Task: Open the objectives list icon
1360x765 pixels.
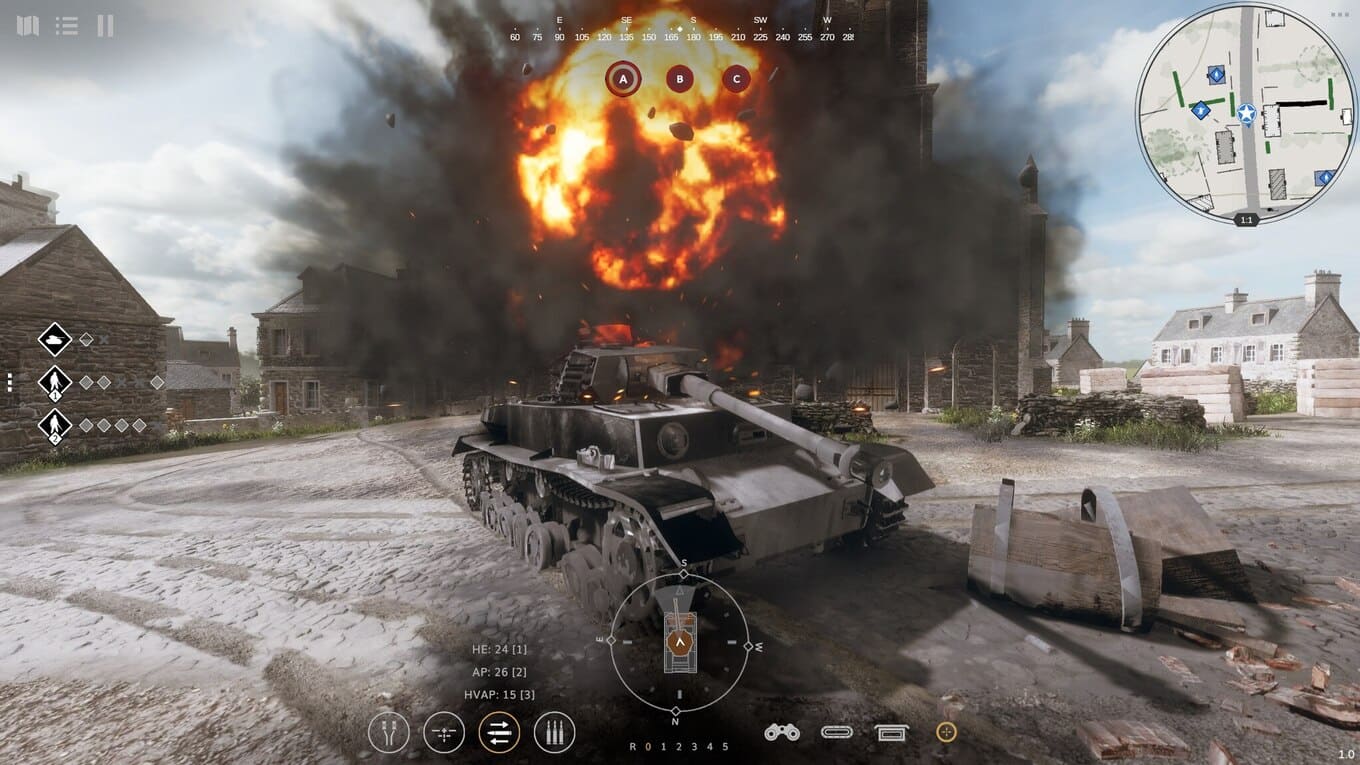Action: [67, 26]
